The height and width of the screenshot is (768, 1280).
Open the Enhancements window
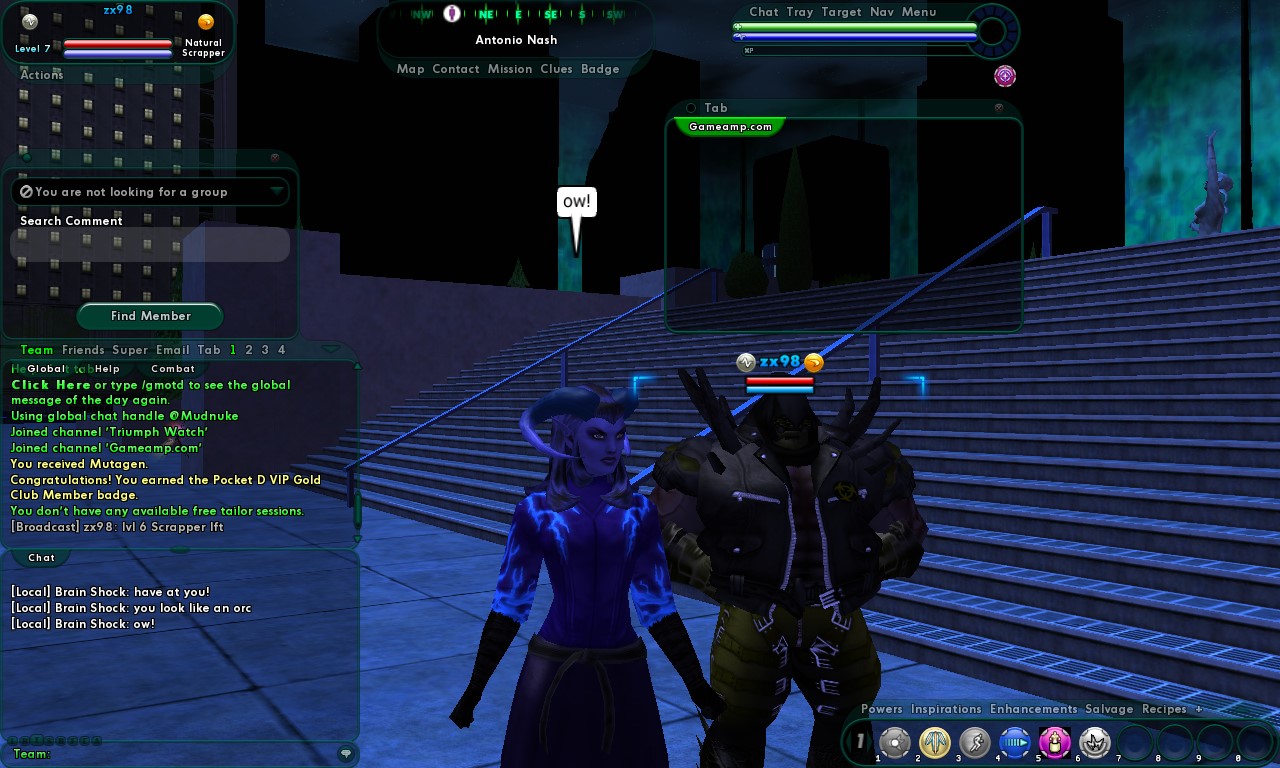[1034, 709]
